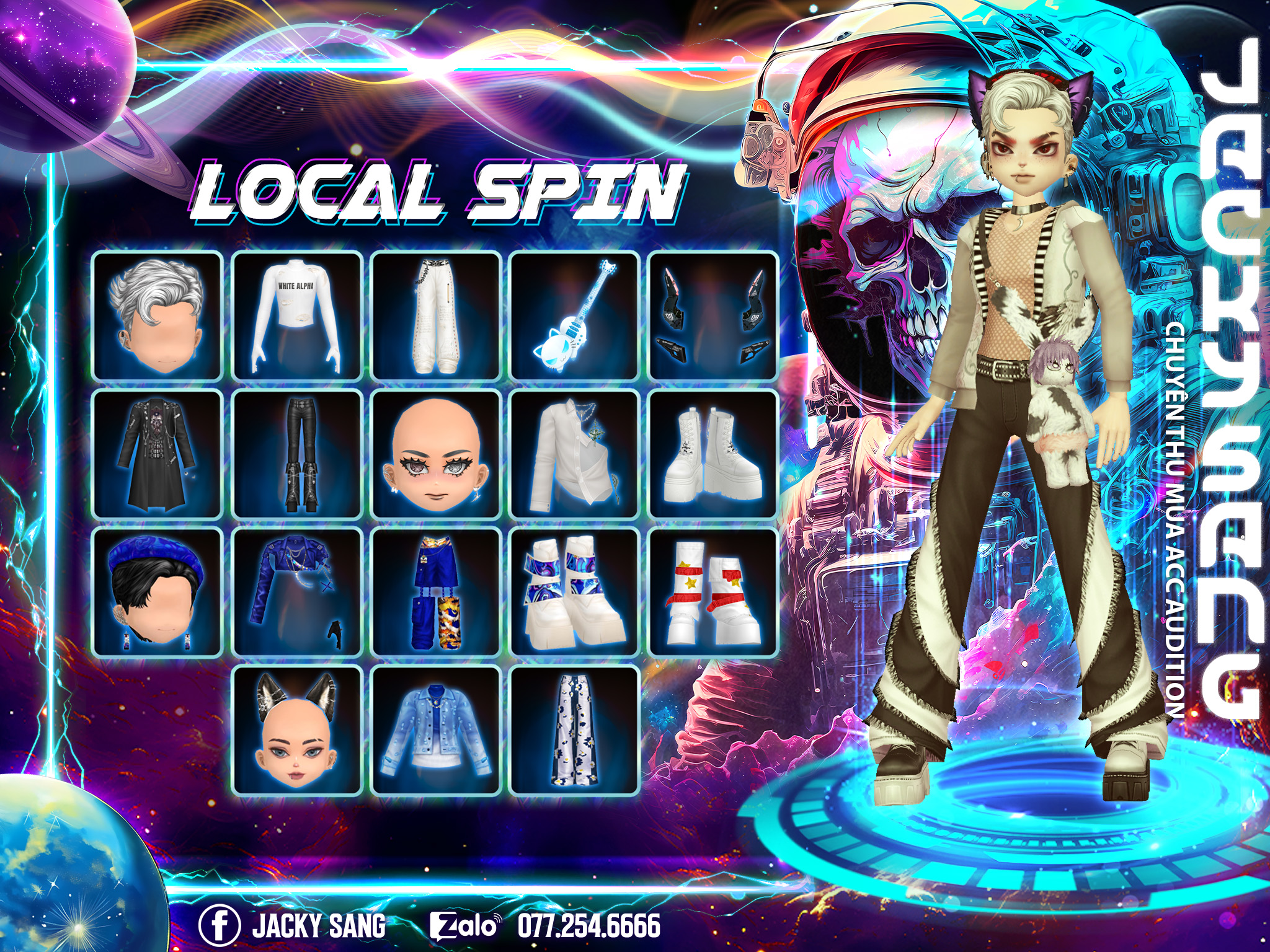
Task: Choose the White Alpha long-sleeve top
Action: (297, 315)
